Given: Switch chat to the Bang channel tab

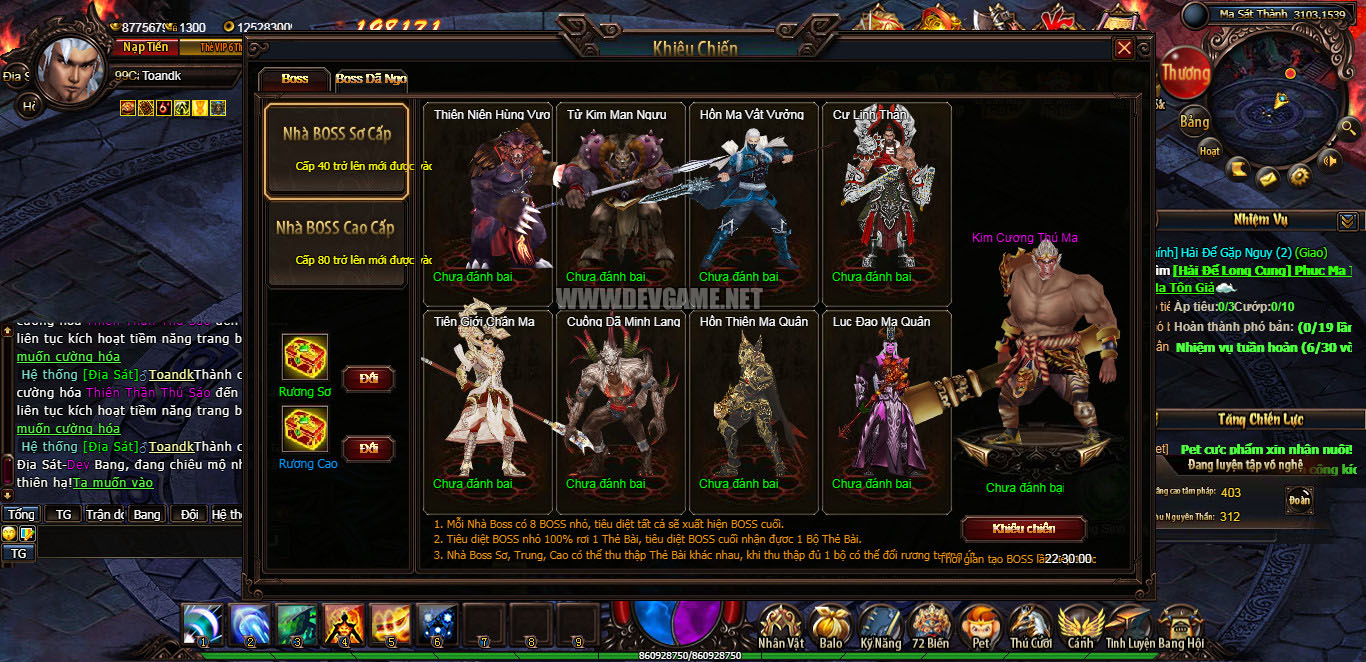Looking at the screenshot, I should (146, 514).
